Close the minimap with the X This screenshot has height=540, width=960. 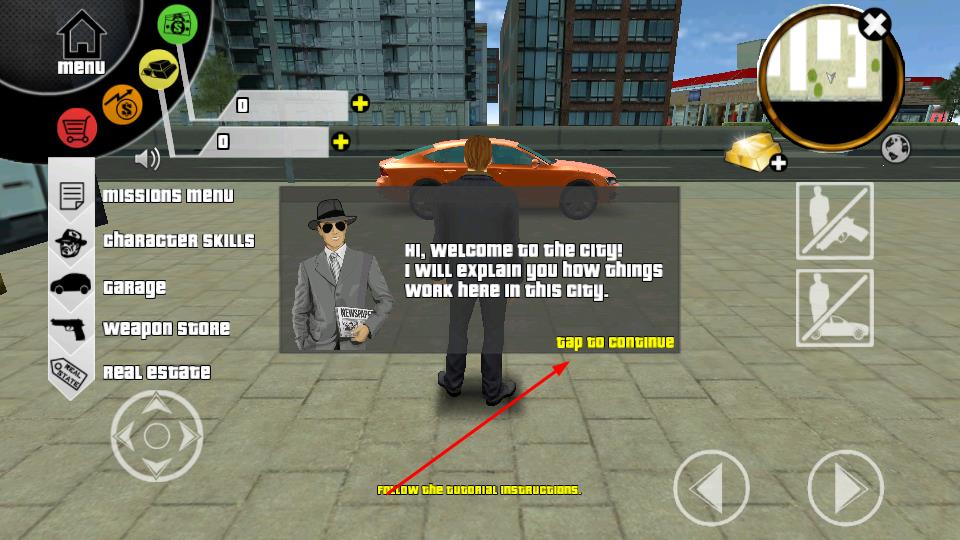(x=875, y=25)
